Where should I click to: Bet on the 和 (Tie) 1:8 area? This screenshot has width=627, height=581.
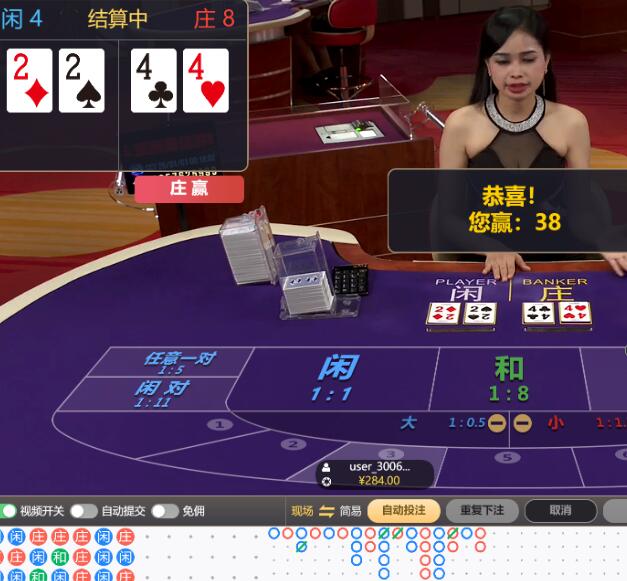click(x=509, y=377)
